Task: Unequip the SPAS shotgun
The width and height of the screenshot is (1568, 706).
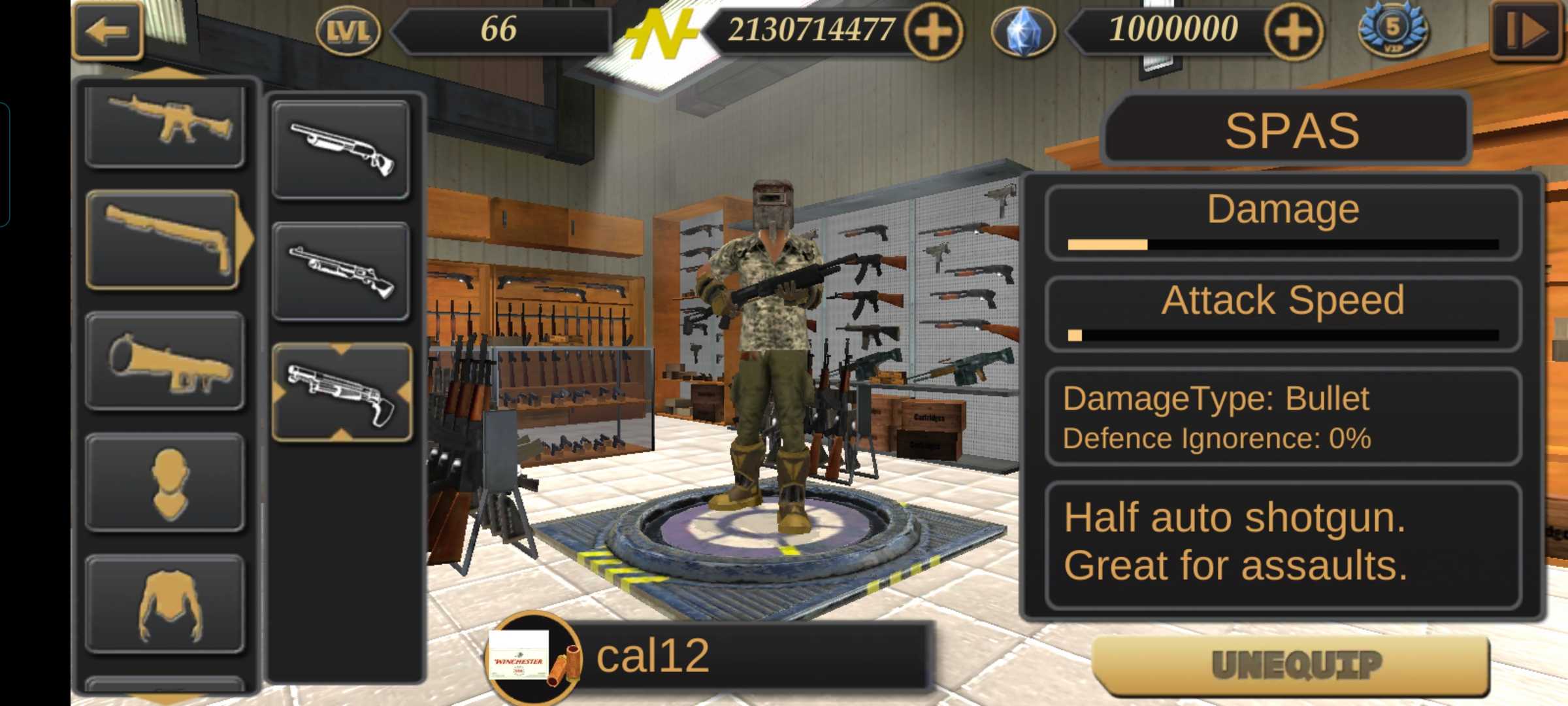Action: [1291, 665]
